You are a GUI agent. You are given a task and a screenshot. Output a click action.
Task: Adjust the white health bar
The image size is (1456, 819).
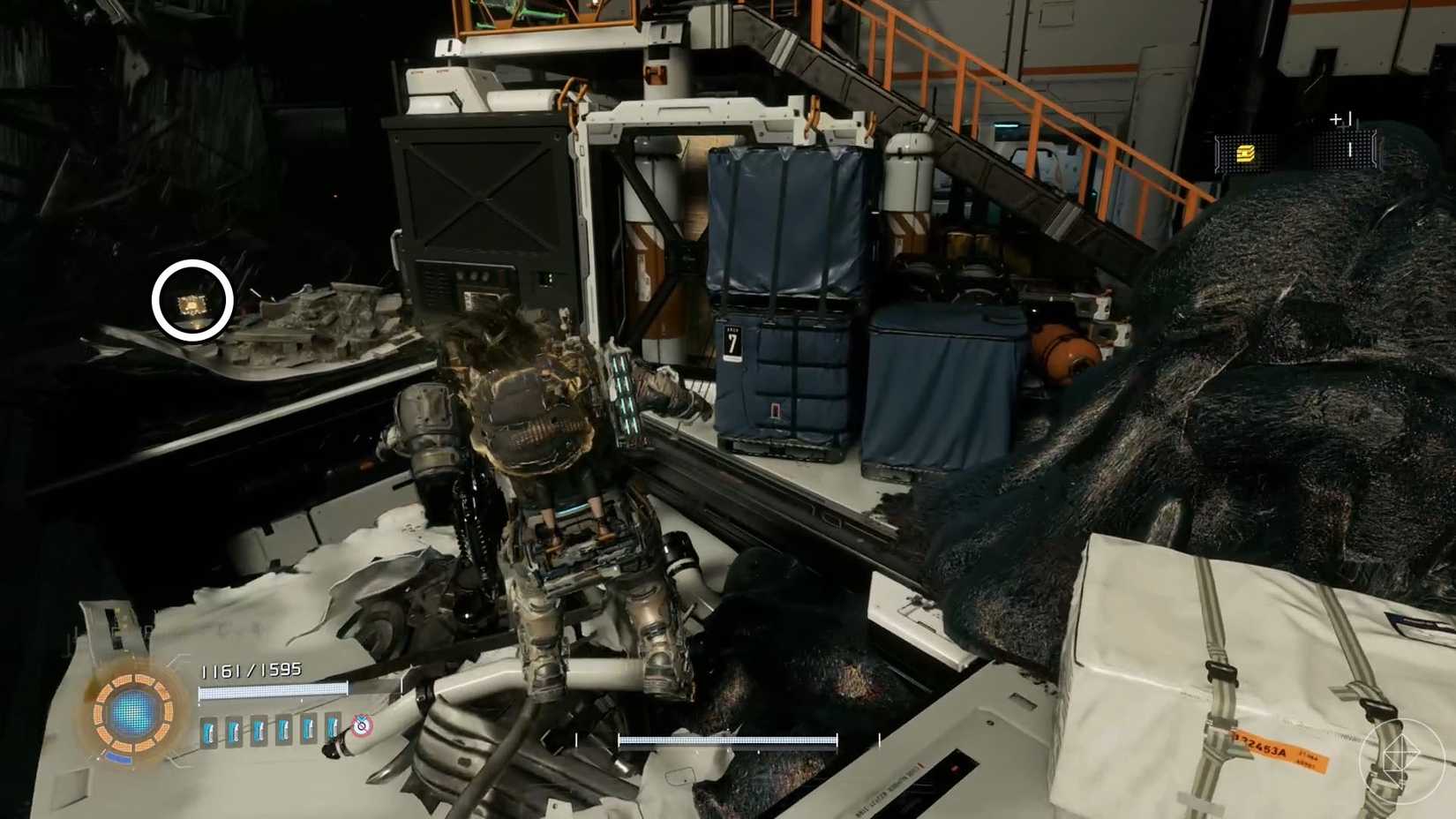tap(274, 691)
